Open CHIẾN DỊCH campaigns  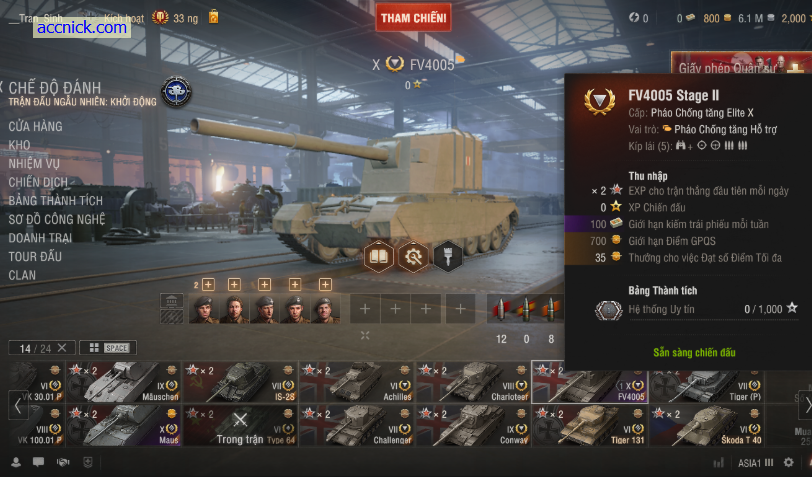pos(39,182)
